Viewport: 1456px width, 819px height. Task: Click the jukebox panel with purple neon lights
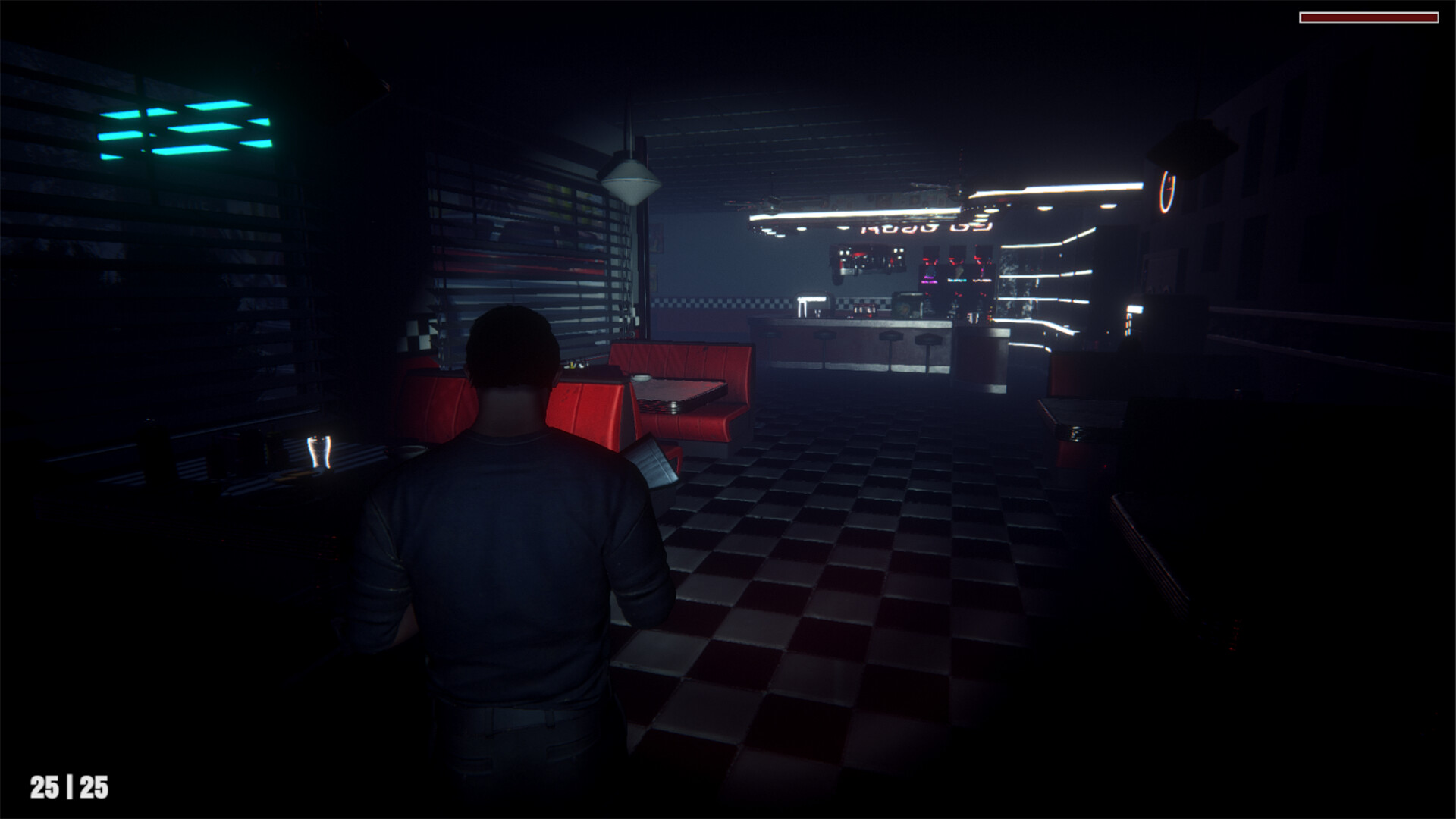point(929,279)
